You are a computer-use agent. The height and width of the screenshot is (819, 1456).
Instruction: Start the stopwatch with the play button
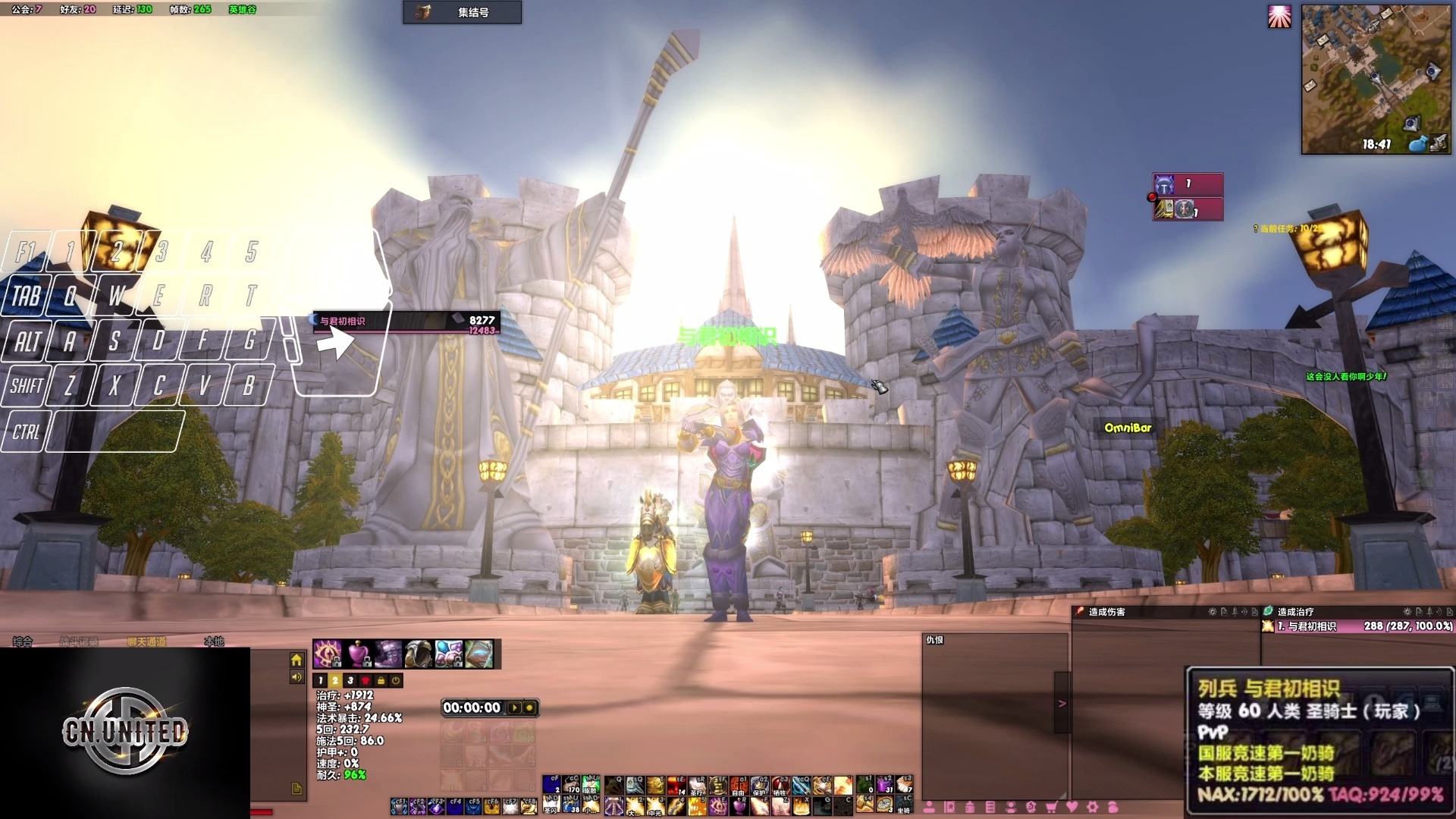click(515, 708)
